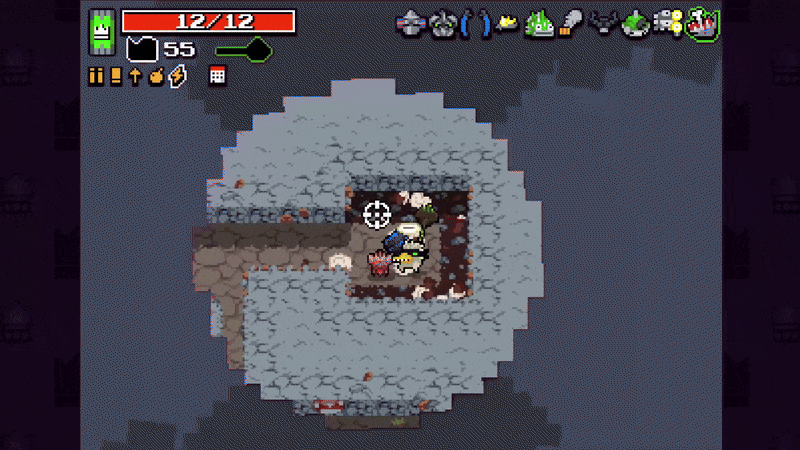Pick the highlighted lightning energy ammo icon
The image size is (800, 450).
tap(177, 76)
